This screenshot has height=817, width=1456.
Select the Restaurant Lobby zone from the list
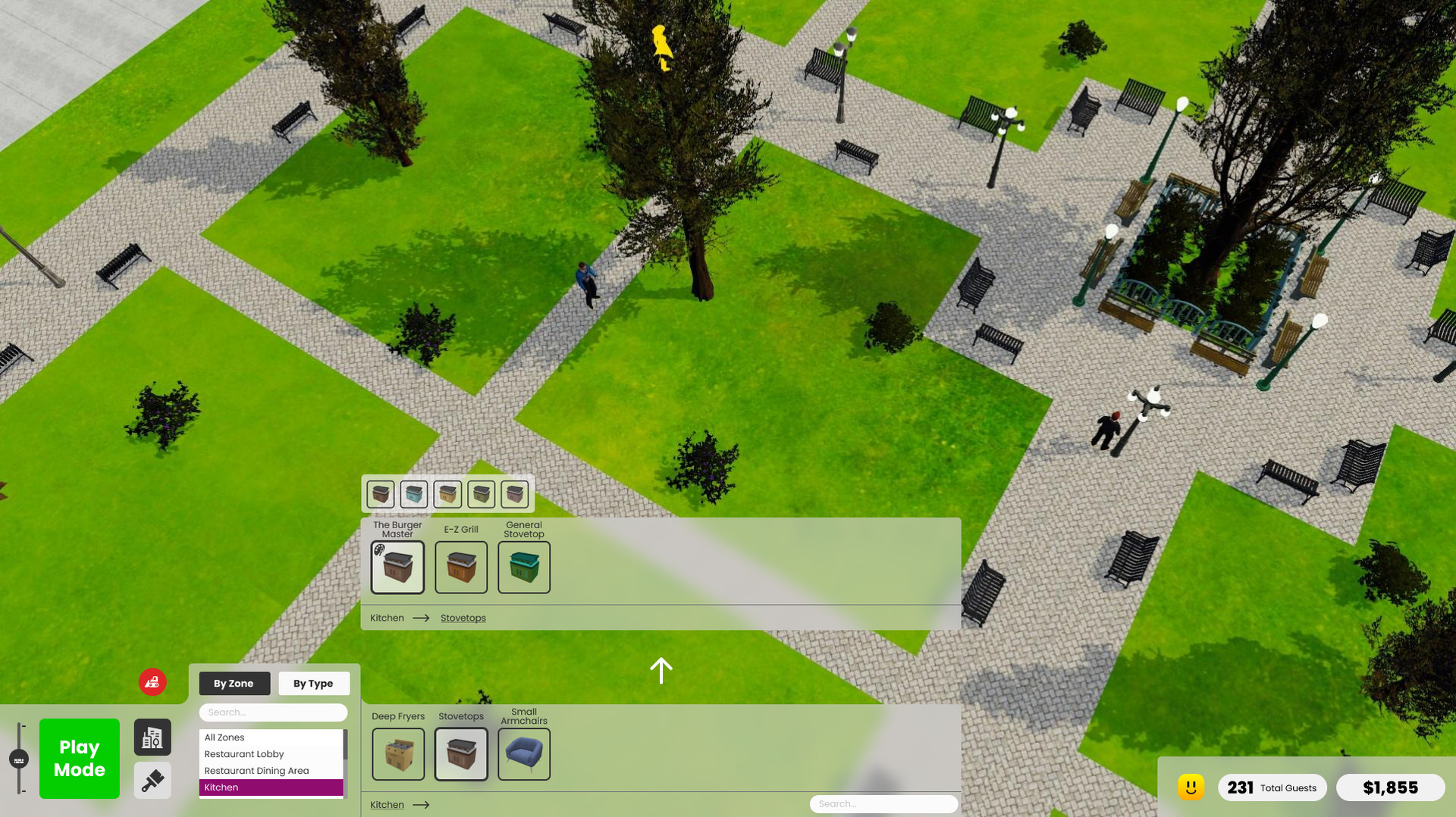(243, 753)
